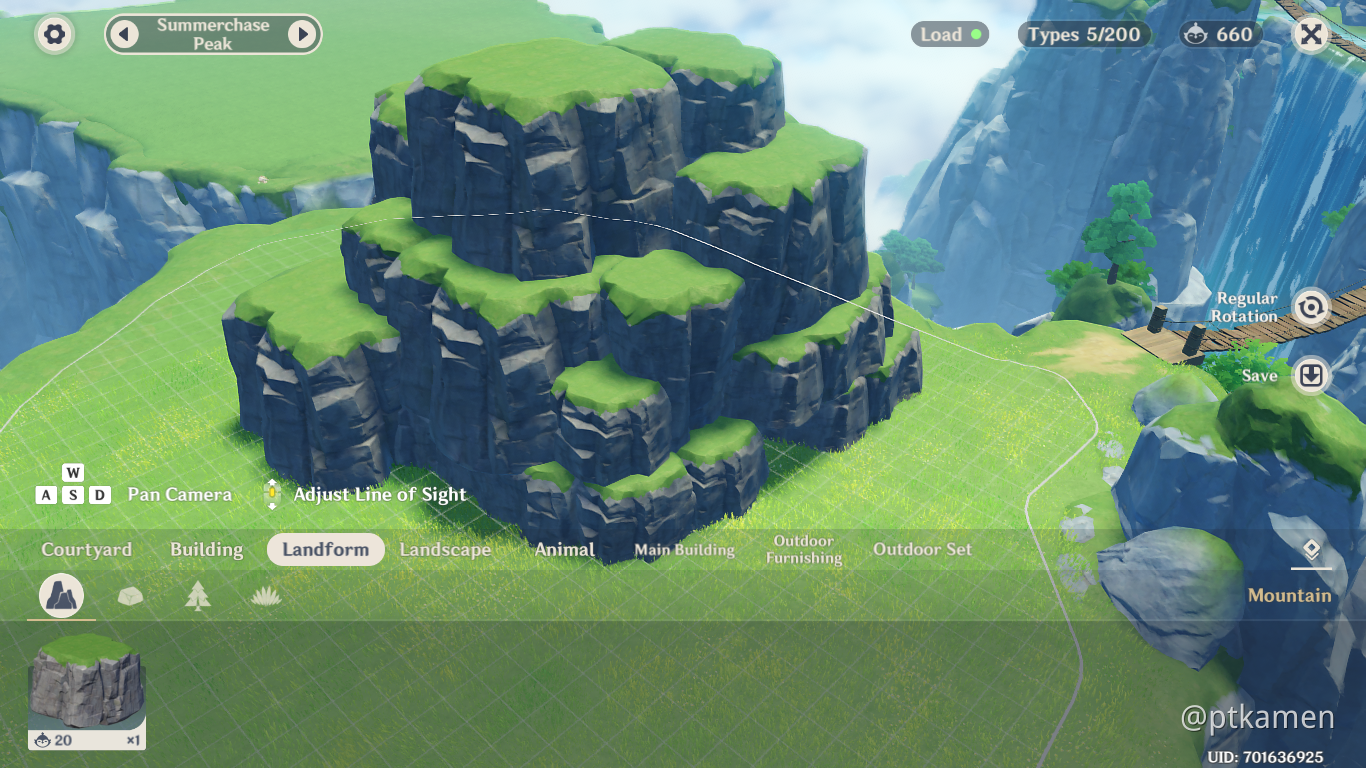The image size is (1366, 768).
Task: Open the Summerchase Peak area selector
Action: coord(213,33)
